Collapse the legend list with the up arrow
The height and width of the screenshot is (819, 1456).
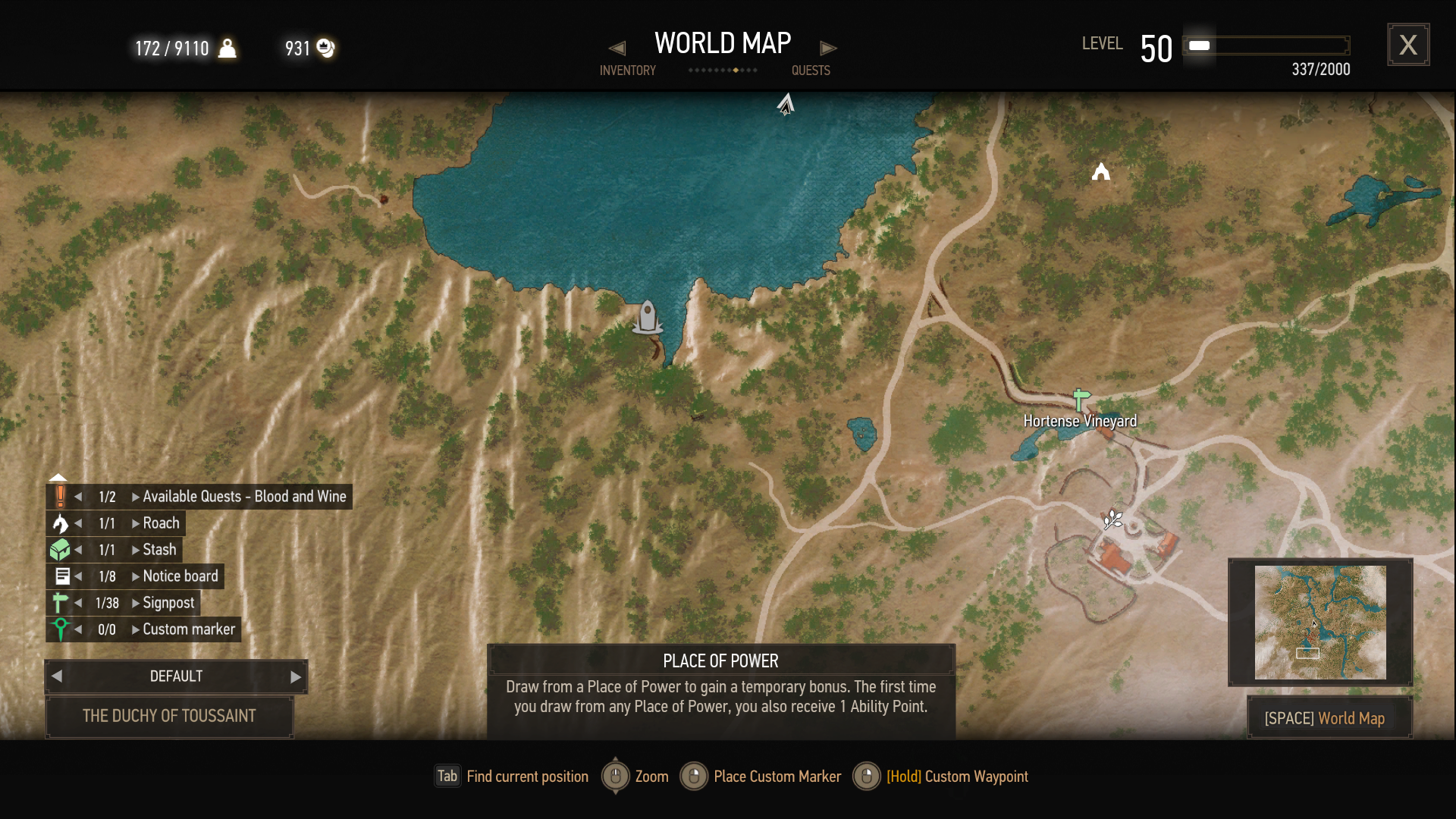point(58,478)
